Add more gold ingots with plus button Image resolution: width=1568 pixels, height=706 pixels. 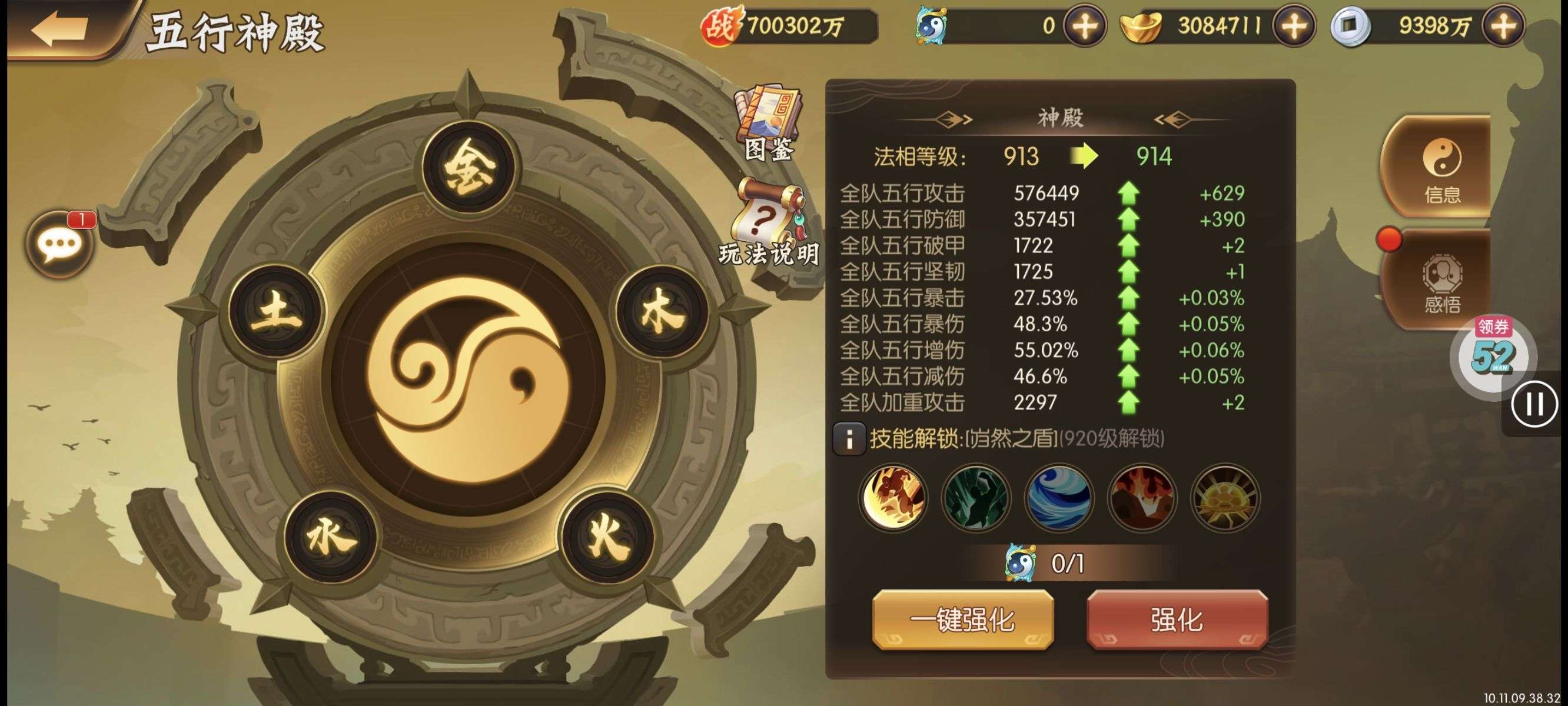(1294, 26)
